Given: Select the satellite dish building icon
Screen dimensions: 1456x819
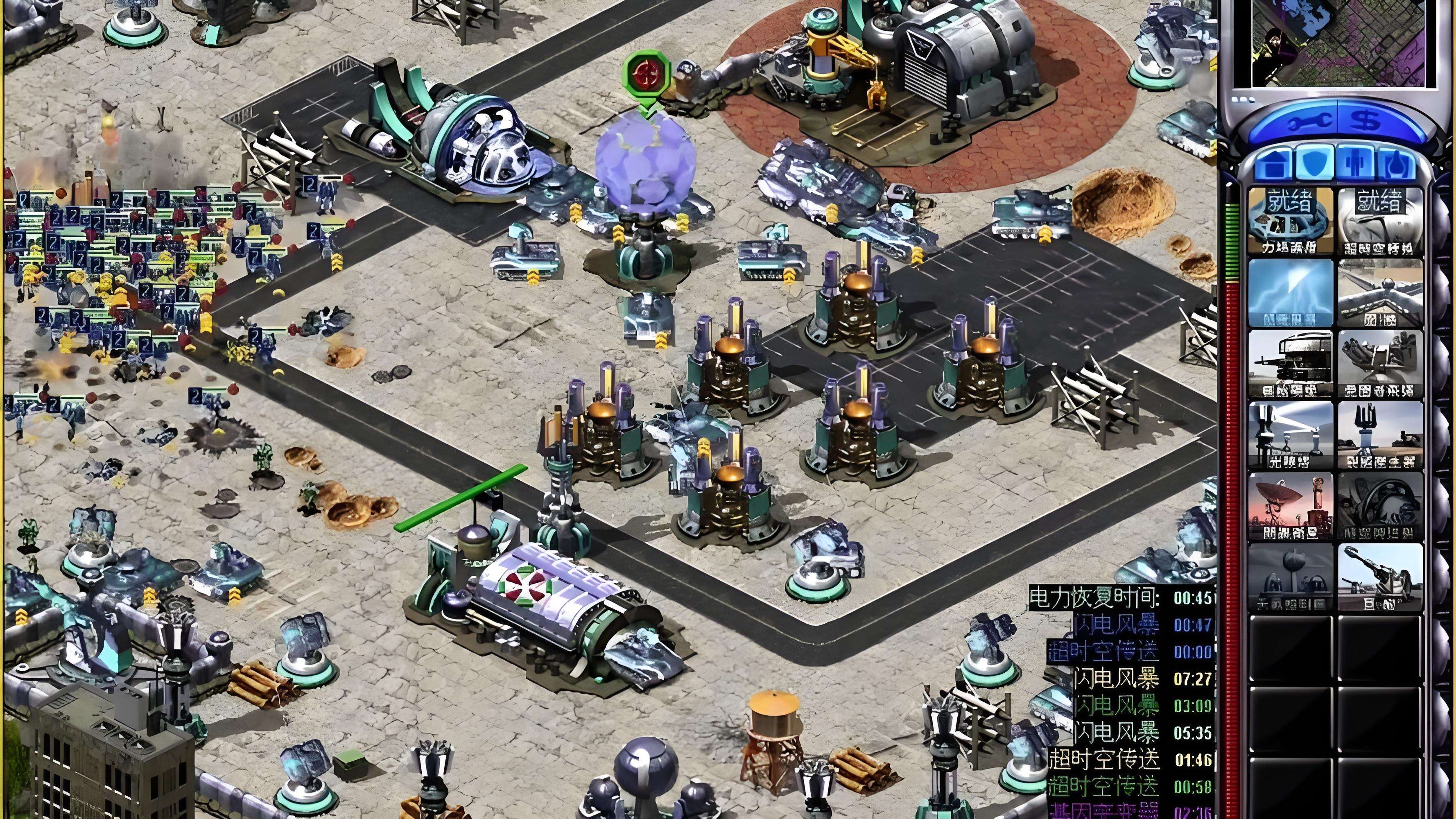Looking at the screenshot, I should tap(1291, 507).
